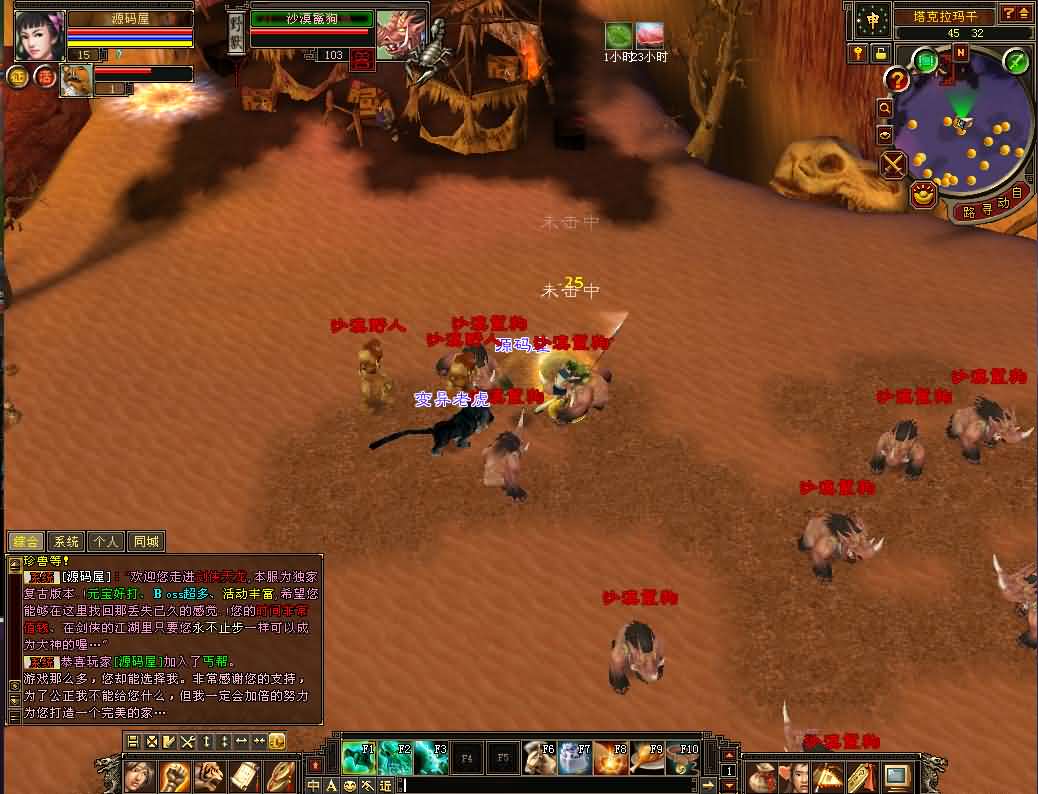Screen dimensions: 1038x794
Task: Open the character portrait menu button
Action: 139,776
